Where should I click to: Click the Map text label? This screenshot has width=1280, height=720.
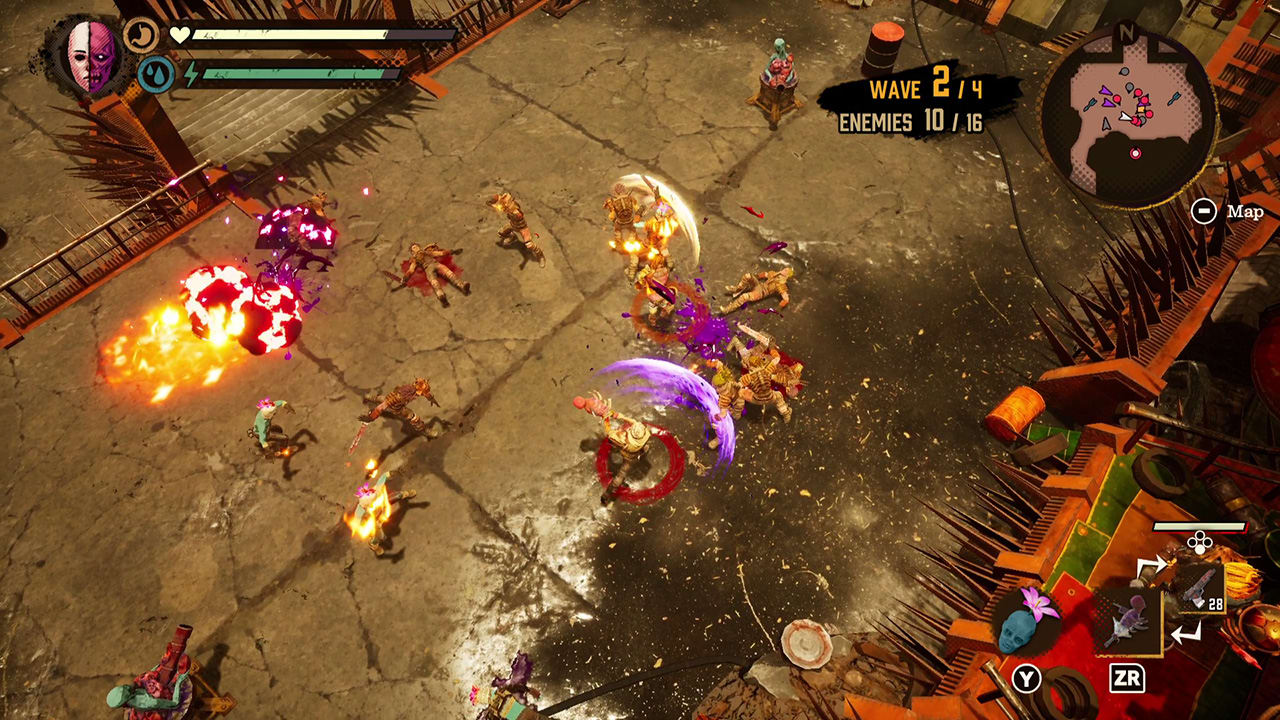[x=1245, y=211]
